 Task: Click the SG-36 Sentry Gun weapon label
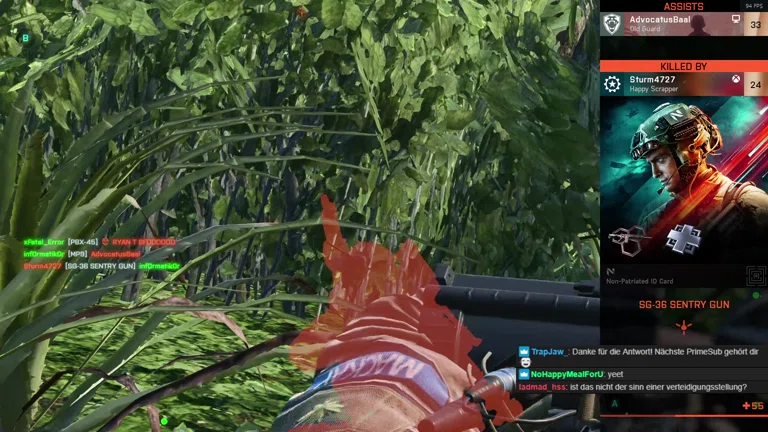[684, 304]
